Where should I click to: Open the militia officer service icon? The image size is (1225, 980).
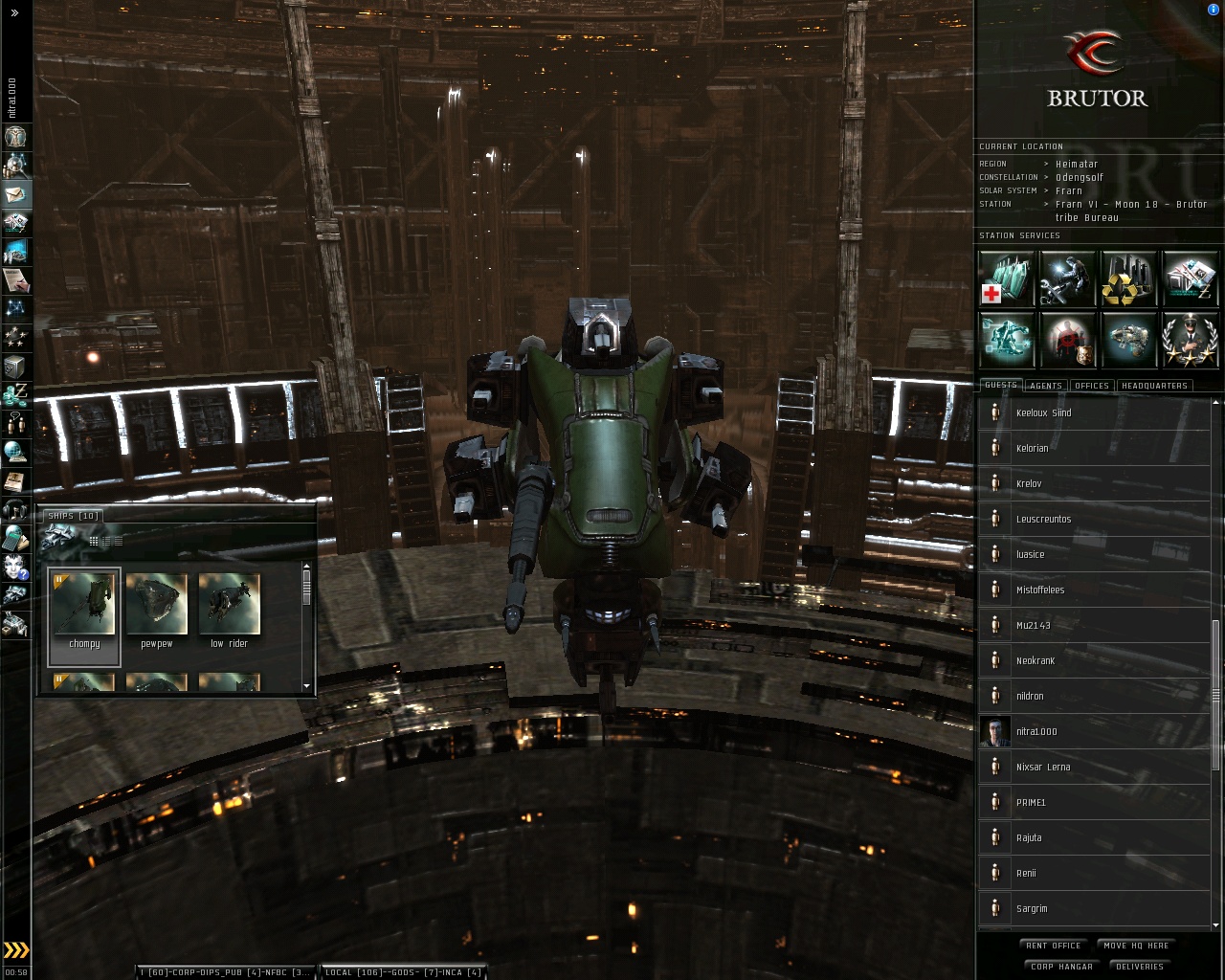[1190, 340]
